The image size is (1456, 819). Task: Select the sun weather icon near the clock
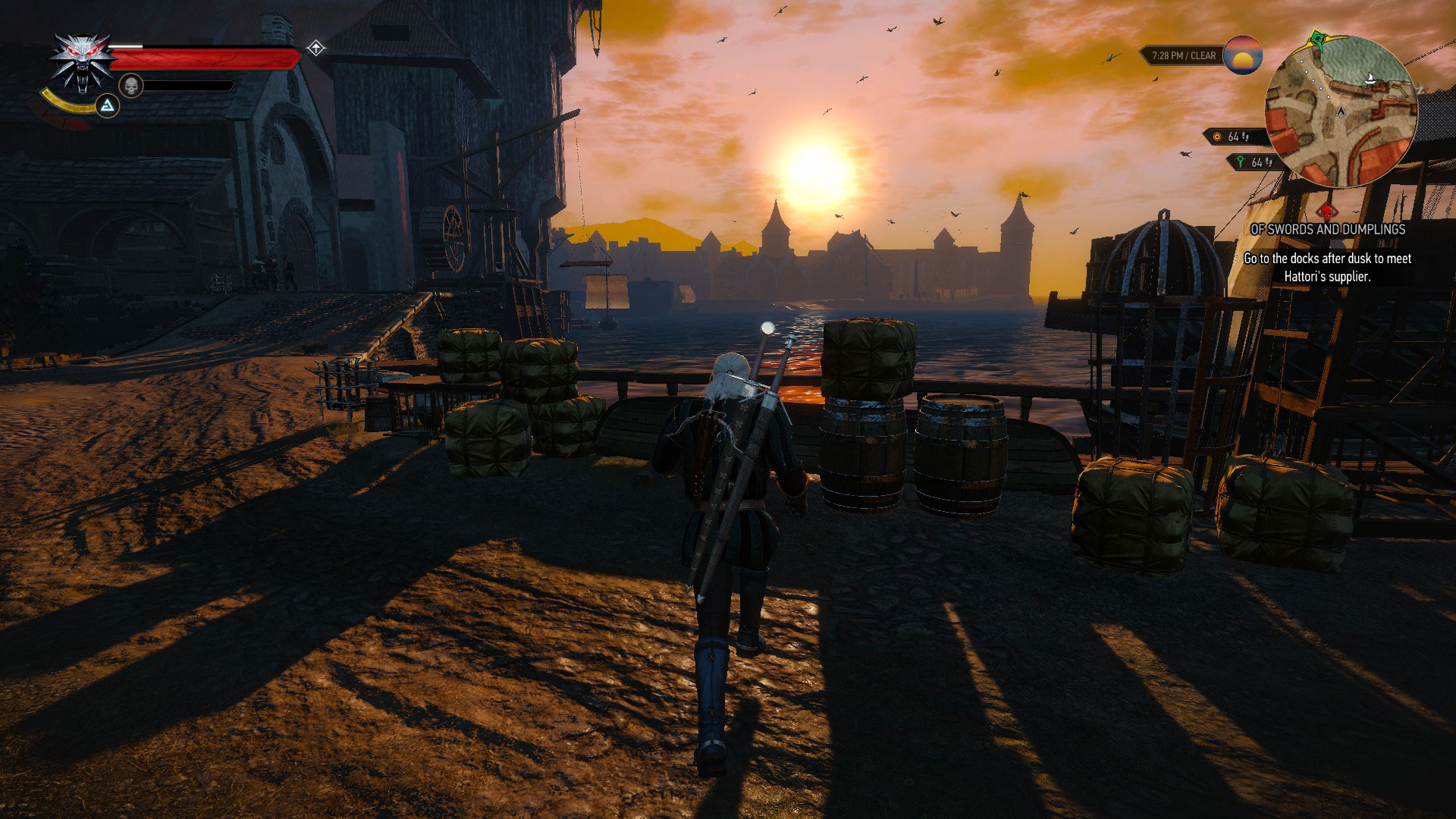1242,56
